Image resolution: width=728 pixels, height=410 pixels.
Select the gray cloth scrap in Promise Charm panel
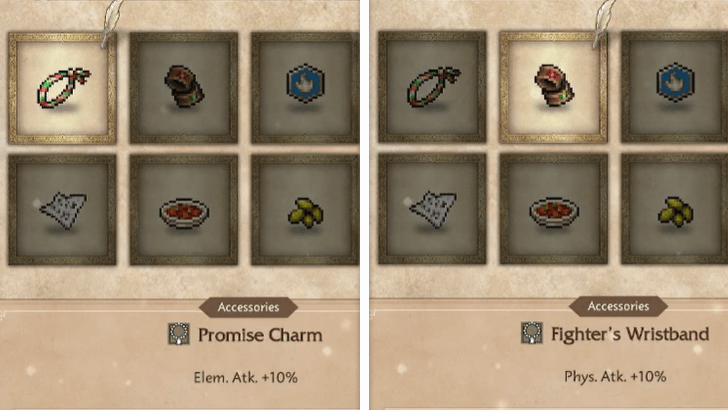click(62, 210)
